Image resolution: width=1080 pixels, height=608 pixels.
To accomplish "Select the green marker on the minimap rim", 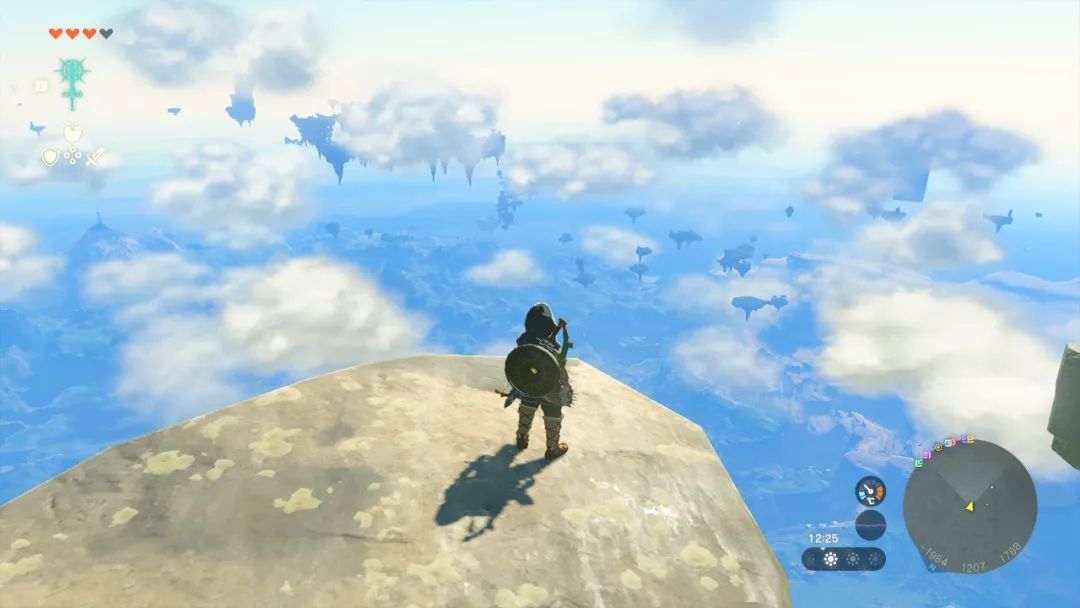I will [919, 463].
